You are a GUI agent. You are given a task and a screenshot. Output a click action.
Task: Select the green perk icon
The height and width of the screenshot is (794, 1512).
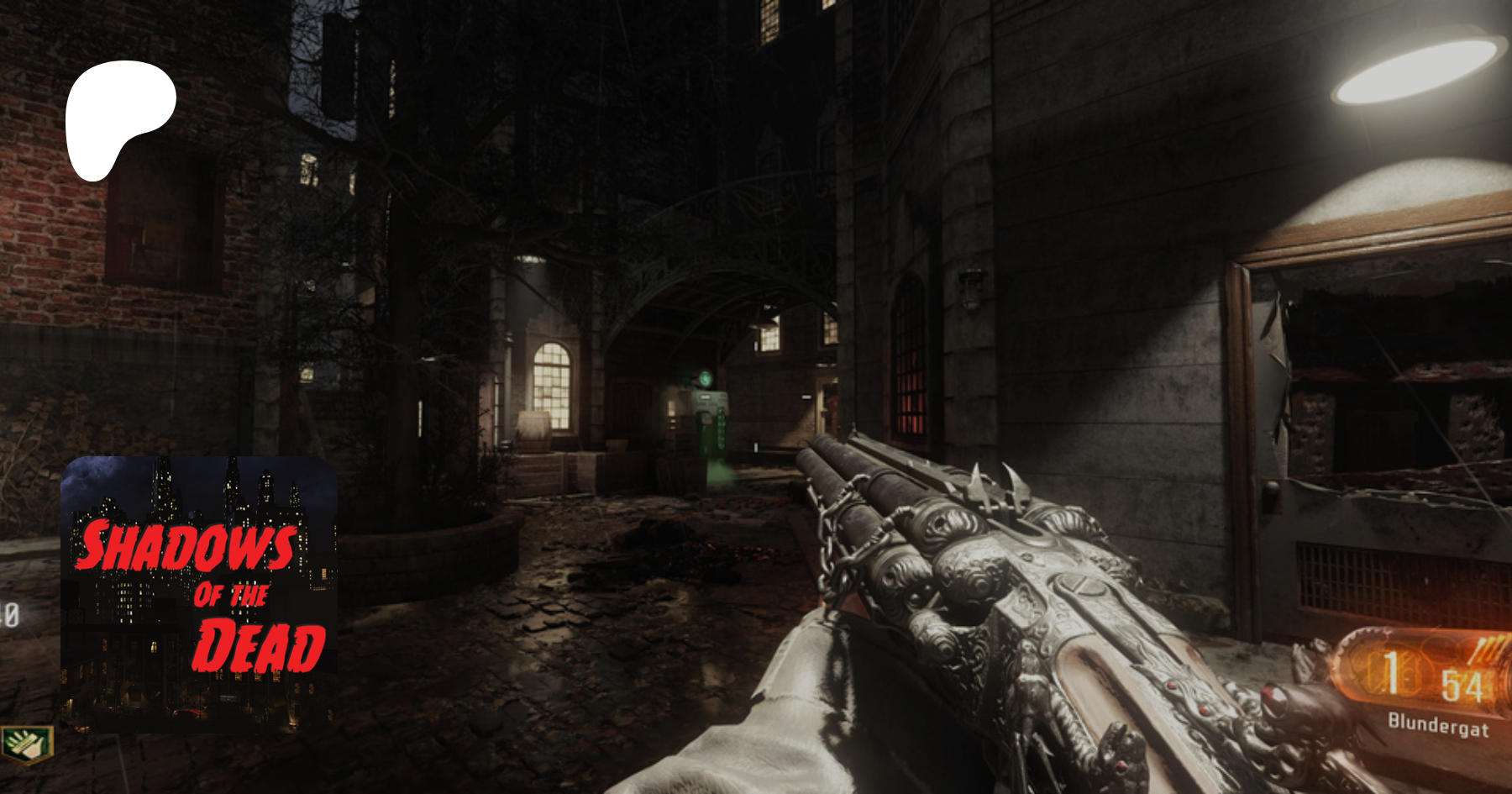27,744
